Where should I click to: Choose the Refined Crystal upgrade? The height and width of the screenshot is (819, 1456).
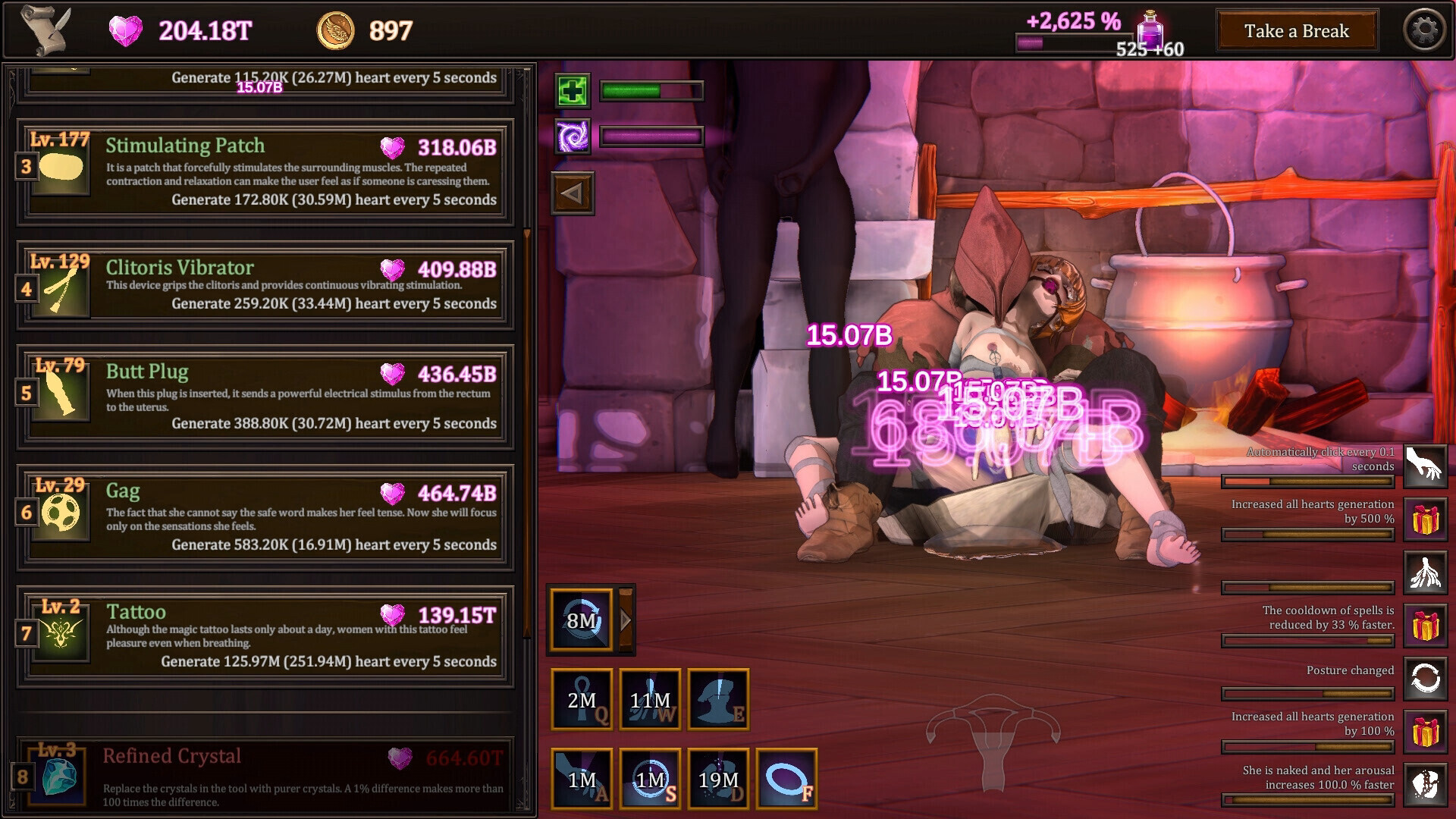click(264, 777)
